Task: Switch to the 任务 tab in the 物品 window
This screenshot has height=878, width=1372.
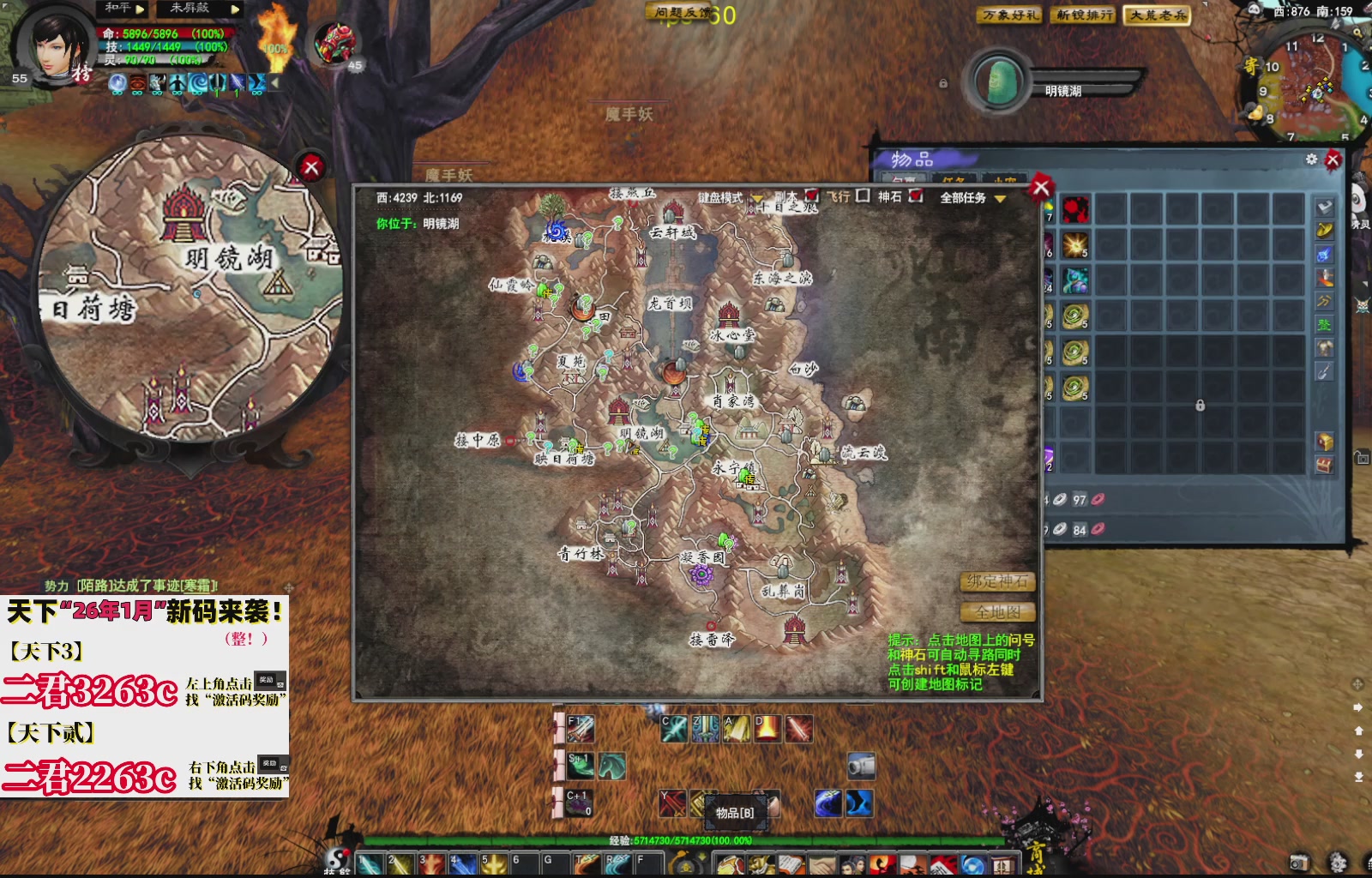Action: (954, 177)
